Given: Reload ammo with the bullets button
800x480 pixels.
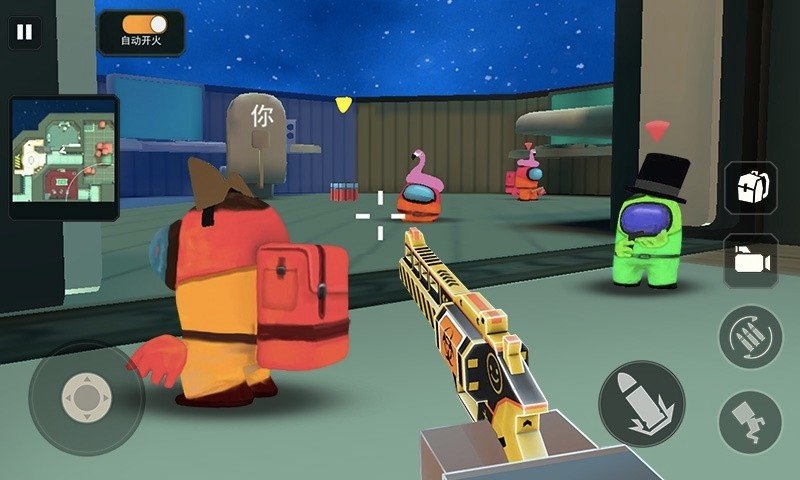Looking at the screenshot, I should pos(750,336).
